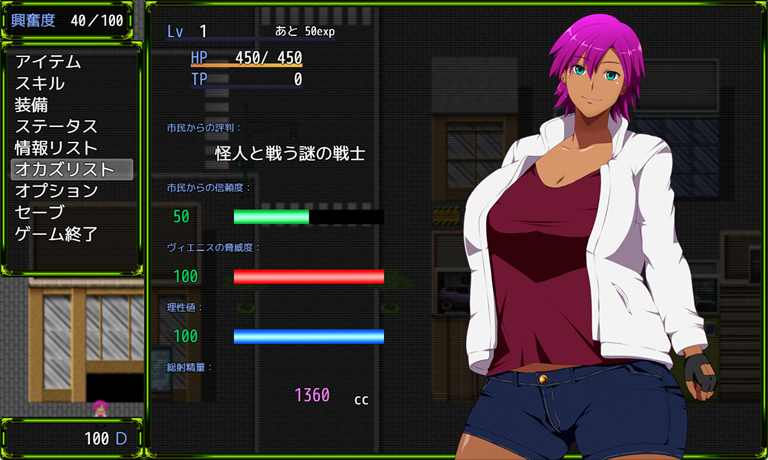
Task: Click セーブ to save the game
Action: [x=40, y=212]
